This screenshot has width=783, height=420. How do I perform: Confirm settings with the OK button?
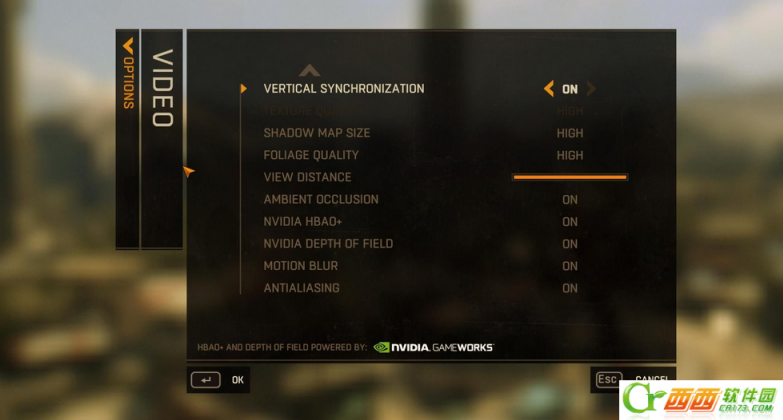218,380
